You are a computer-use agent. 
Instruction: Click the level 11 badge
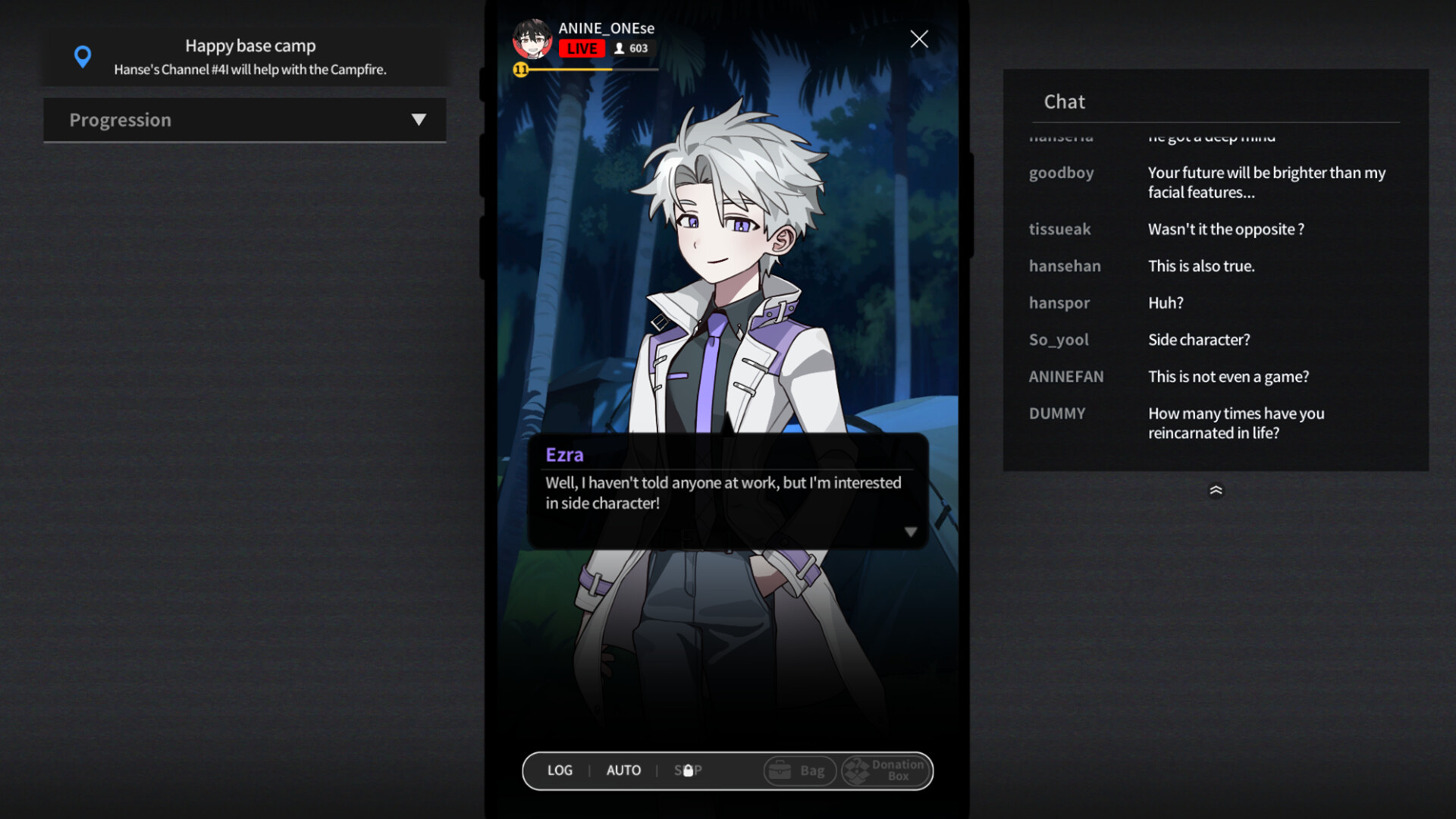click(521, 68)
